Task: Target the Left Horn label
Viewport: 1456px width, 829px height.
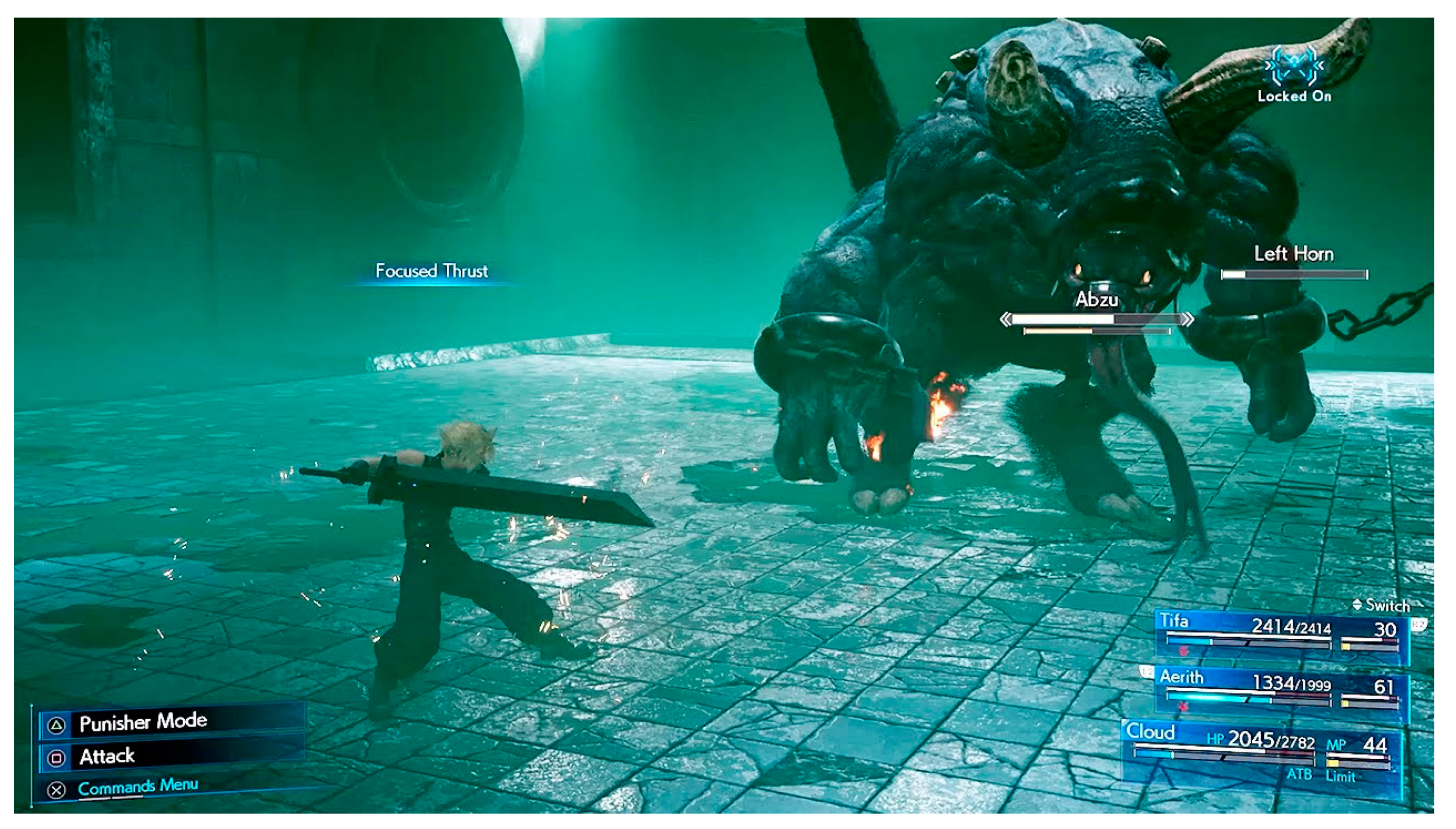Action: 1293,254
